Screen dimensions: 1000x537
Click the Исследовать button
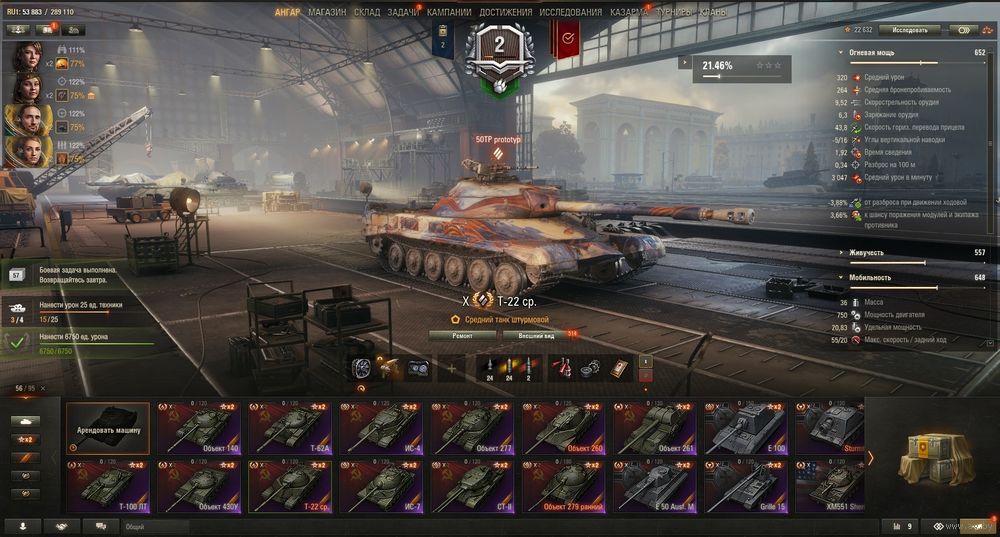pyautogui.click(x=908, y=30)
